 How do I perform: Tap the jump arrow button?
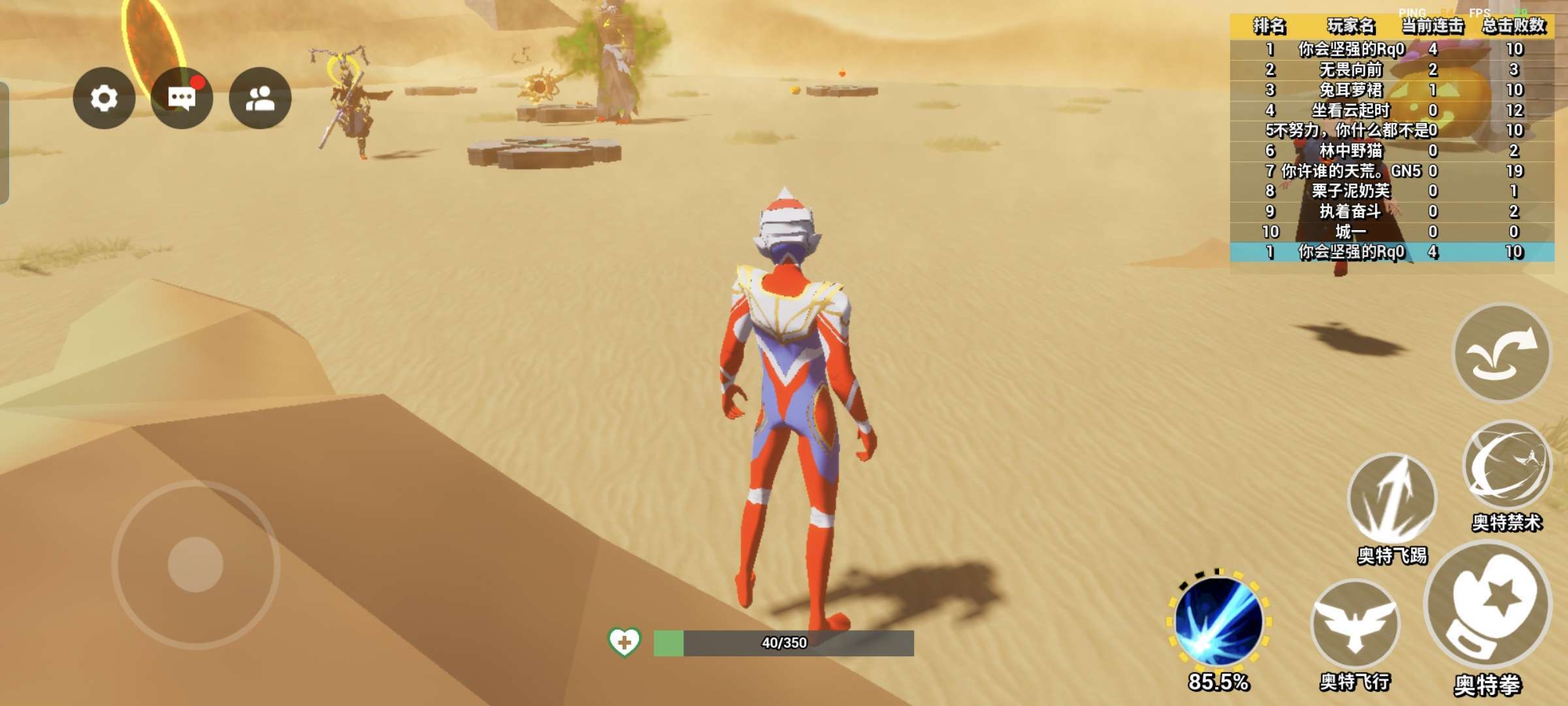click(x=1501, y=354)
